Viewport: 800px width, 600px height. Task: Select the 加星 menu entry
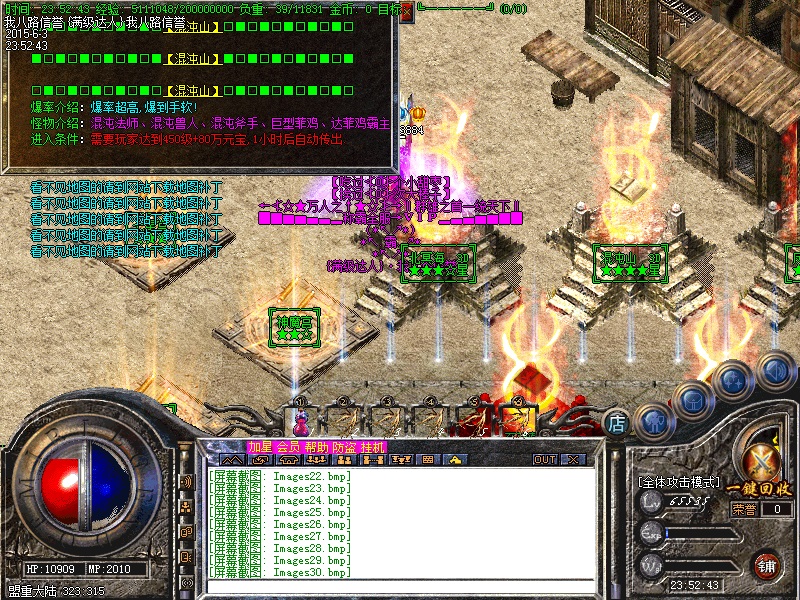[x=259, y=446]
